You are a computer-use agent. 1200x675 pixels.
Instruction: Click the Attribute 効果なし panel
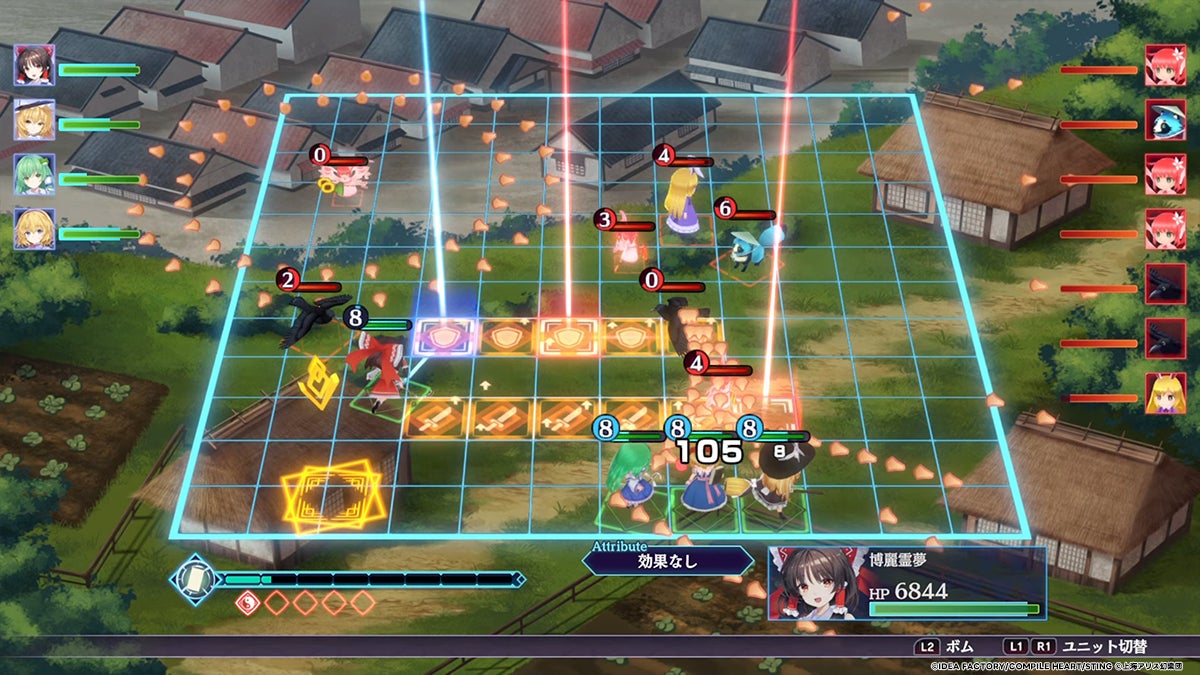pos(667,560)
